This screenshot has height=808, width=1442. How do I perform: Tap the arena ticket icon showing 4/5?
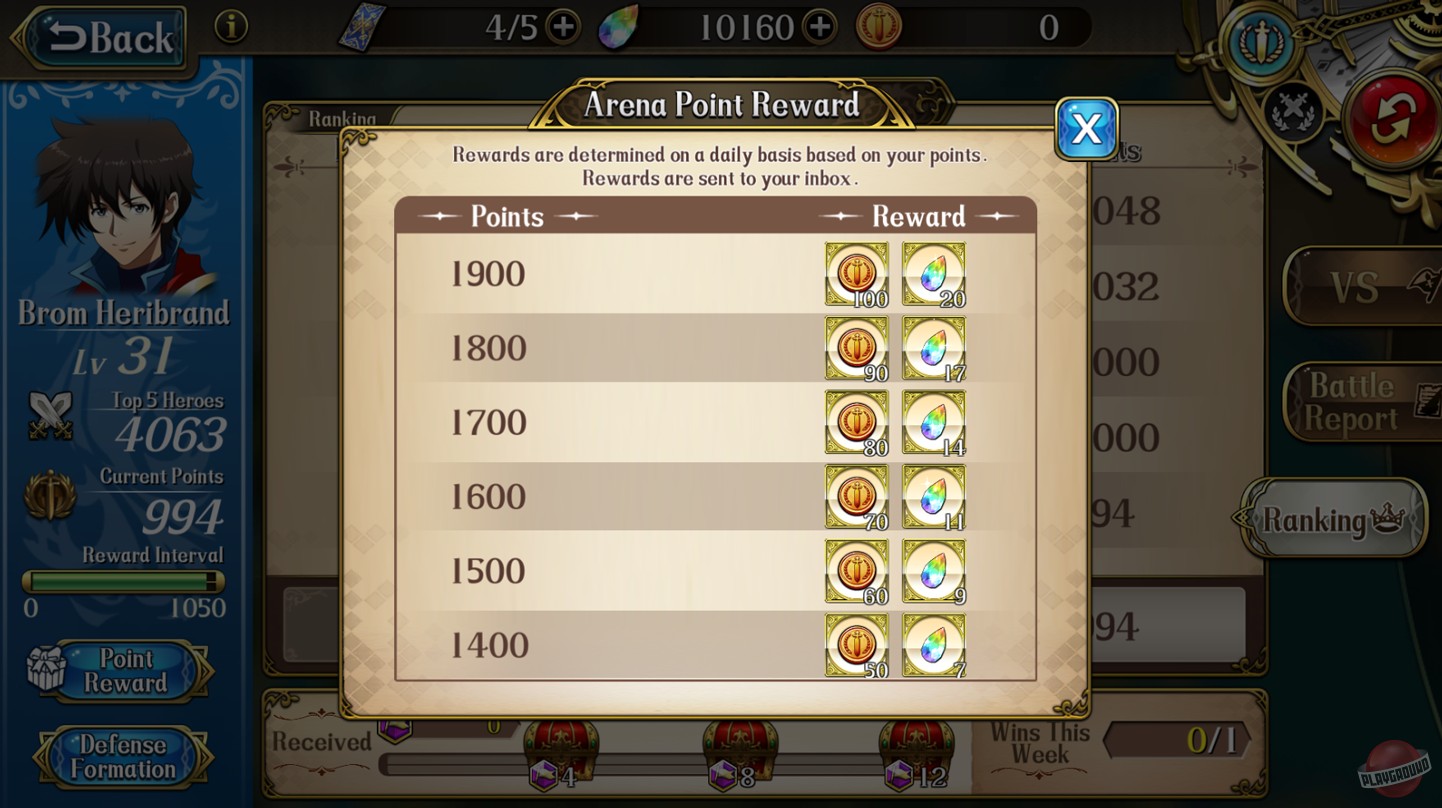click(x=362, y=24)
